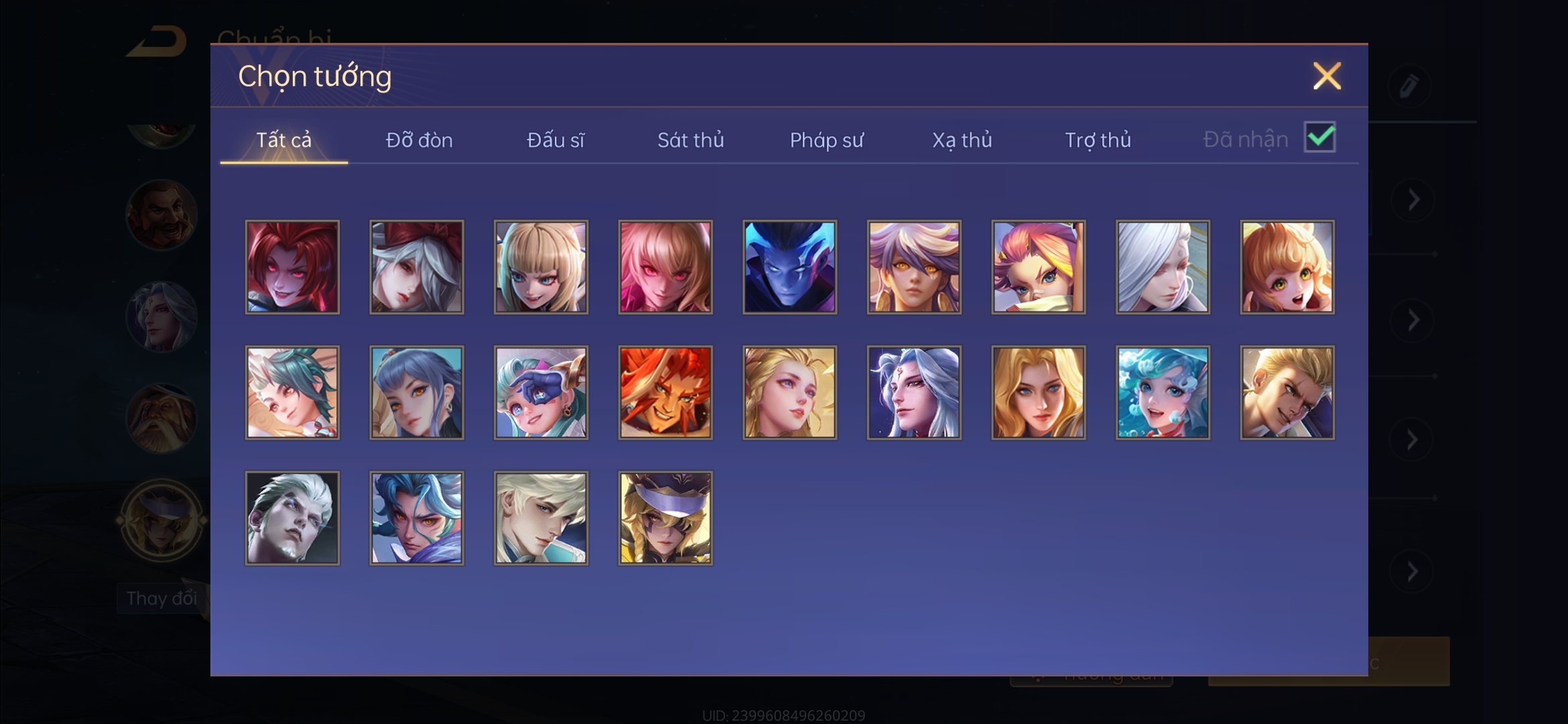
Task: Select the Sát thủ assassin tab
Action: 691,140
